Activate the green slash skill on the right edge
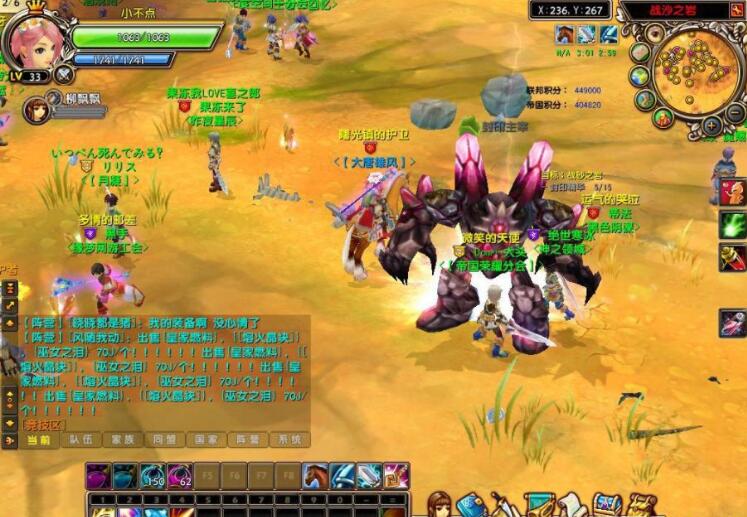This screenshot has width=747, height=517. (x=733, y=225)
